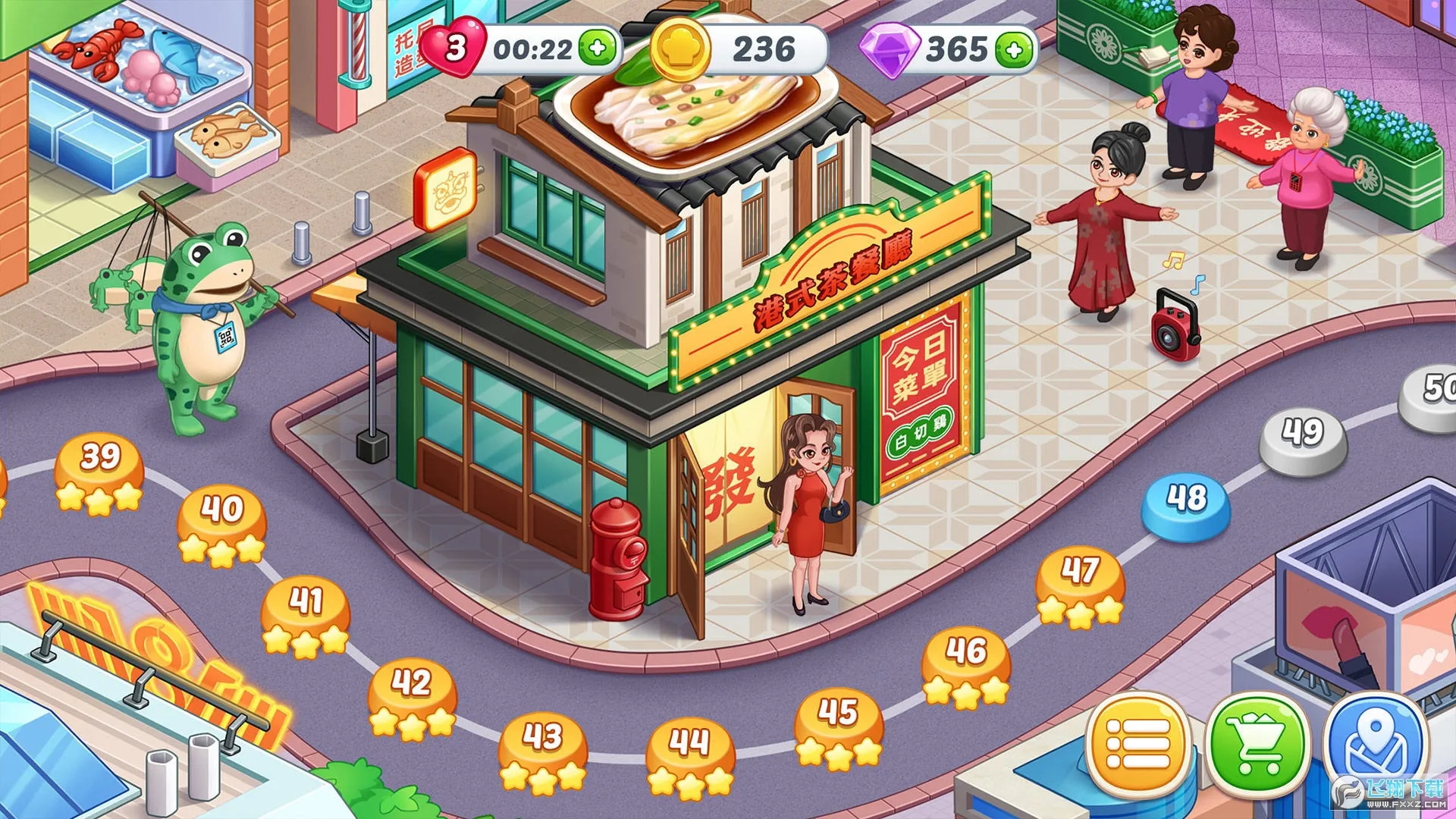This screenshot has width=1456, height=819.
Task: Replay completed level 44
Action: coord(690,753)
